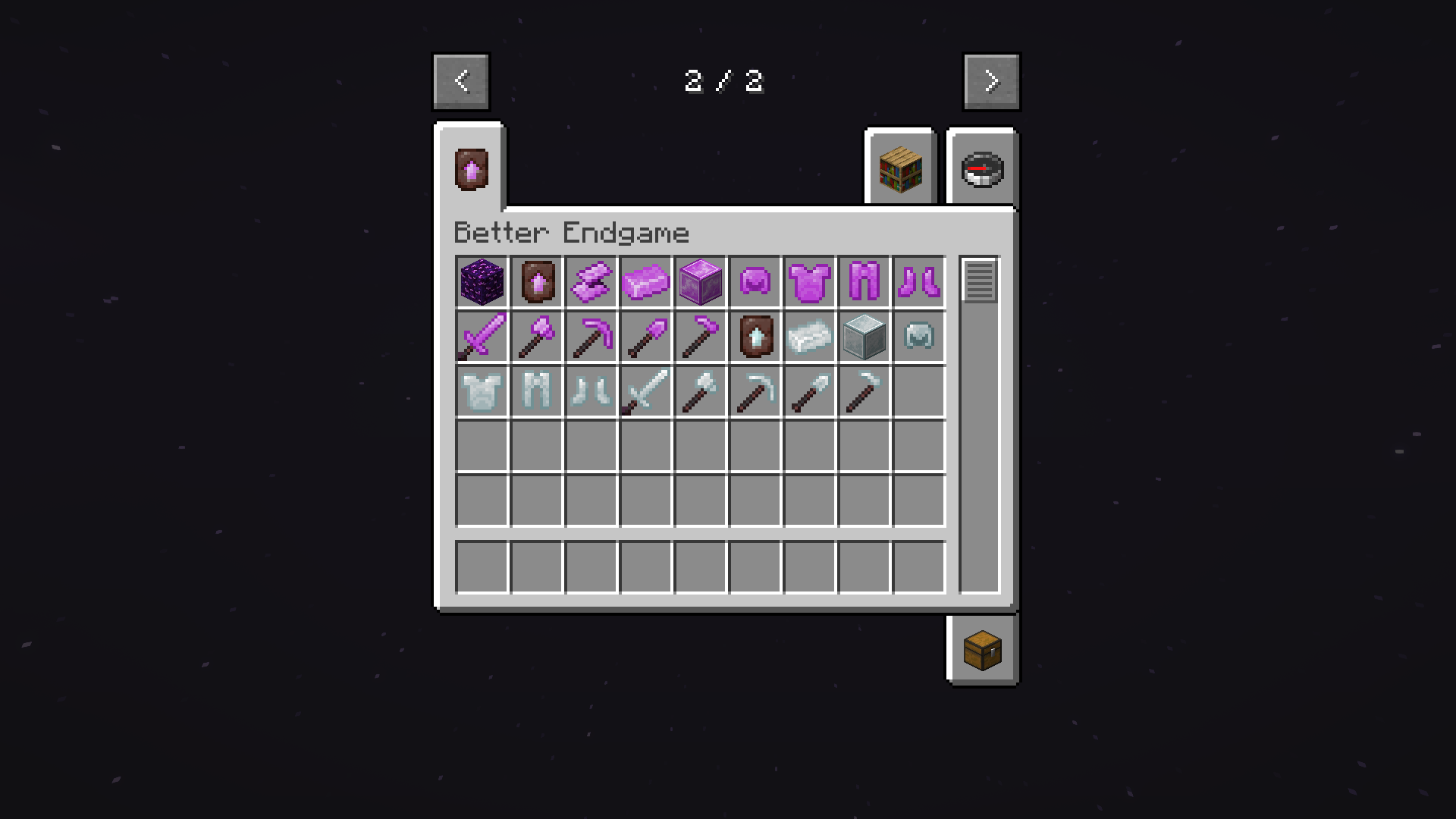The width and height of the screenshot is (1456, 819).
Task: Click the inventory scrollbar handle
Action: (979, 282)
